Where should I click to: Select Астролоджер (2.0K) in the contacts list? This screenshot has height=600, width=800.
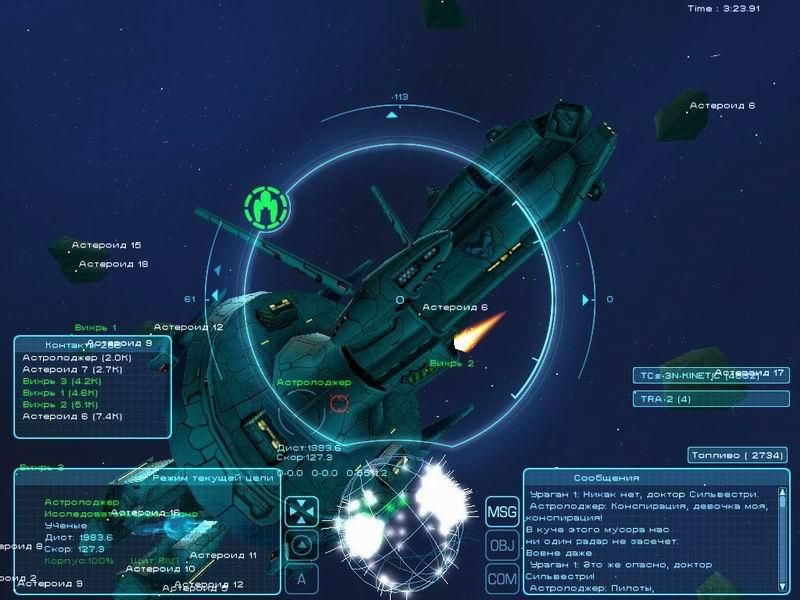point(63,357)
